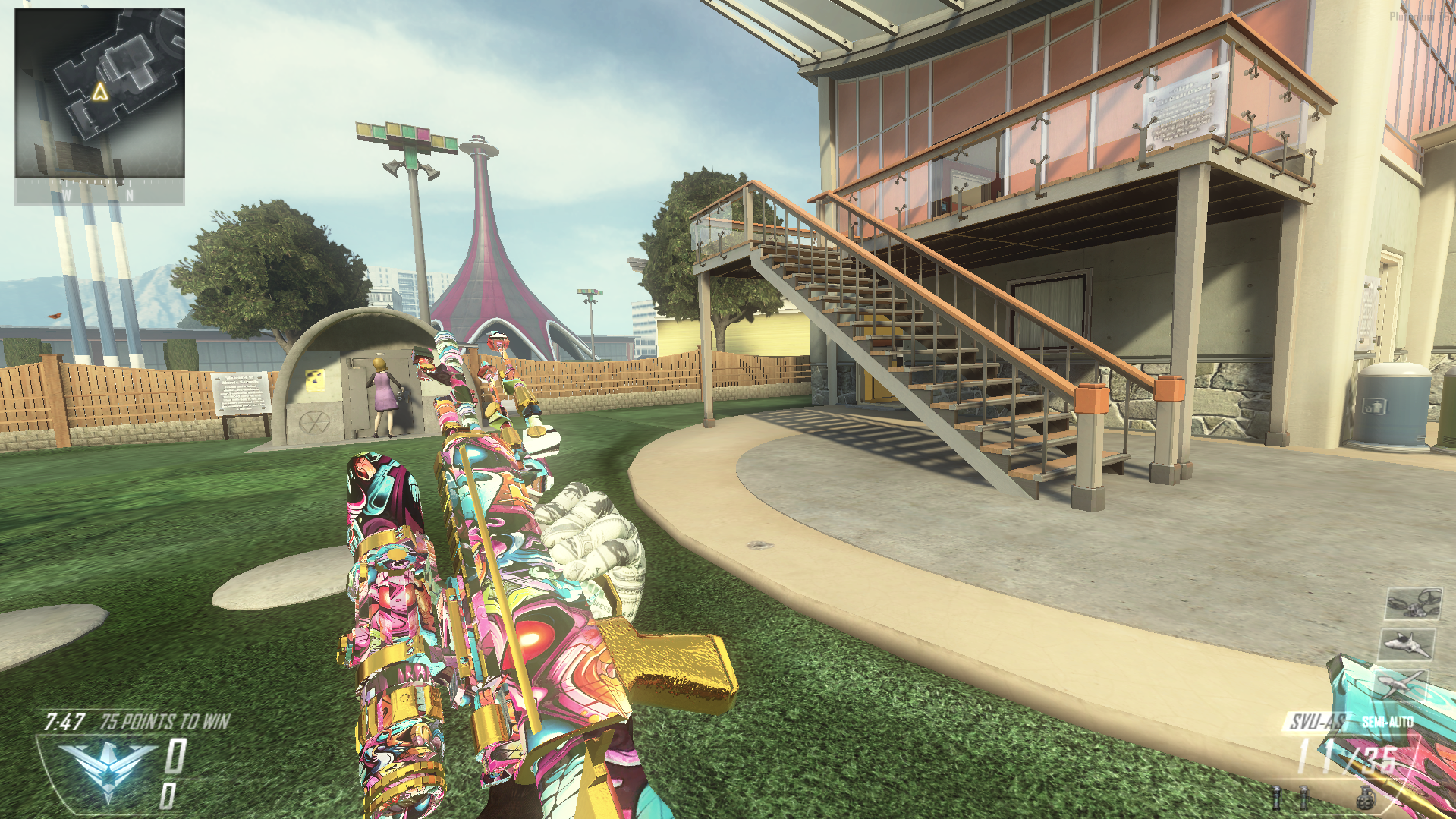
Task: Choose the UAV plane scorestreak icon
Action: point(1400,684)
